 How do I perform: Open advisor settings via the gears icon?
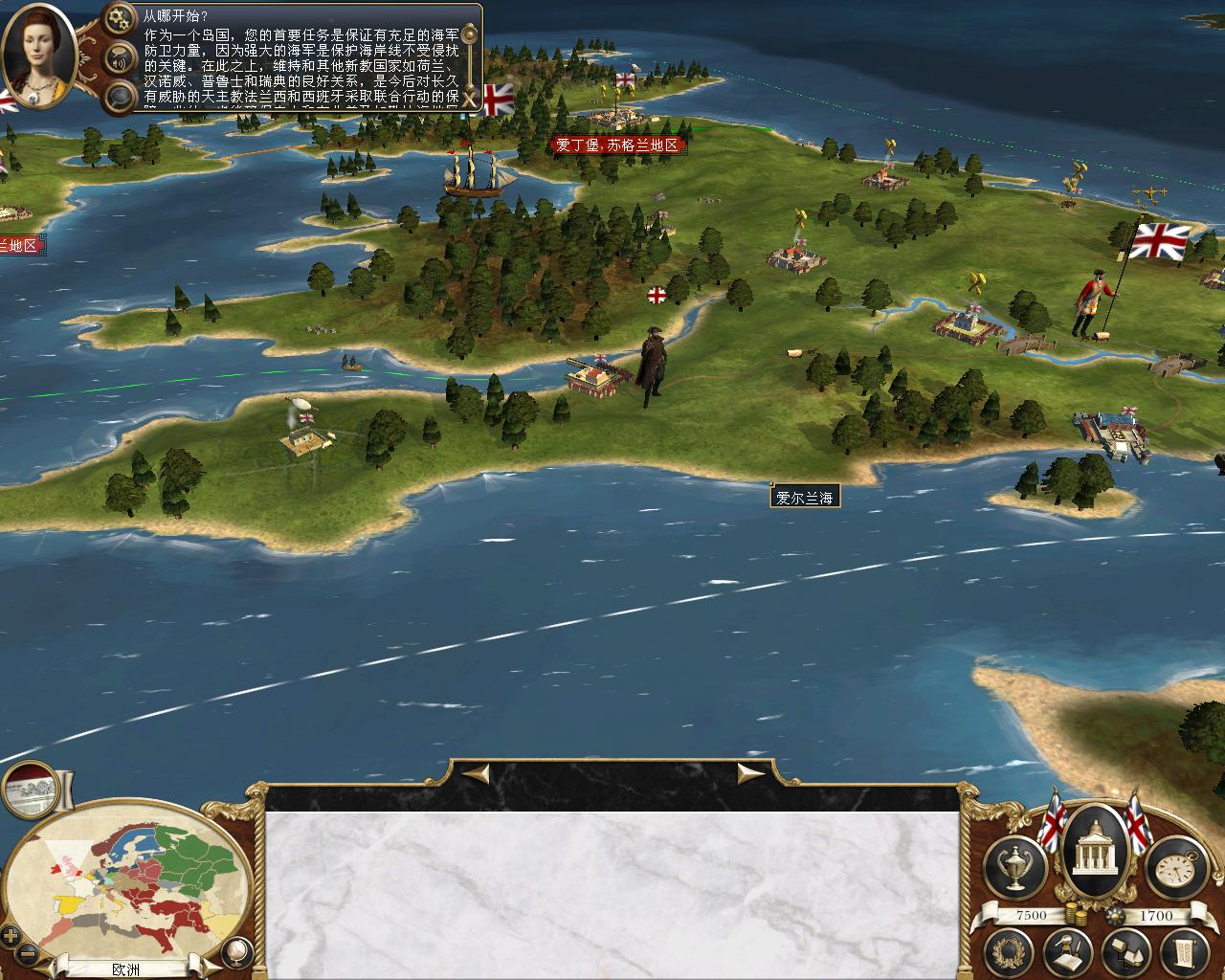coord(121,16)
